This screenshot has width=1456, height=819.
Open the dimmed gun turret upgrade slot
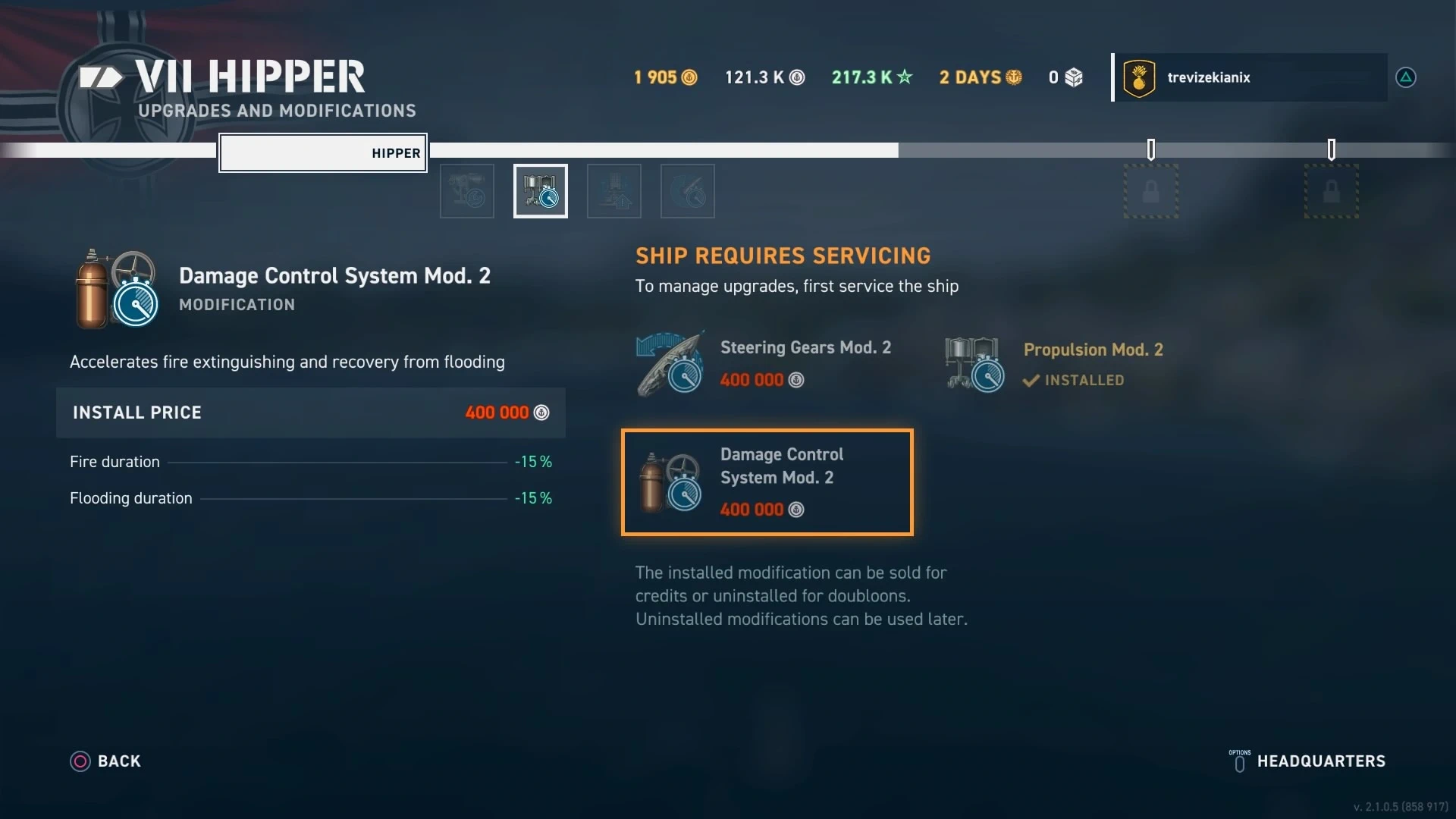467,191
